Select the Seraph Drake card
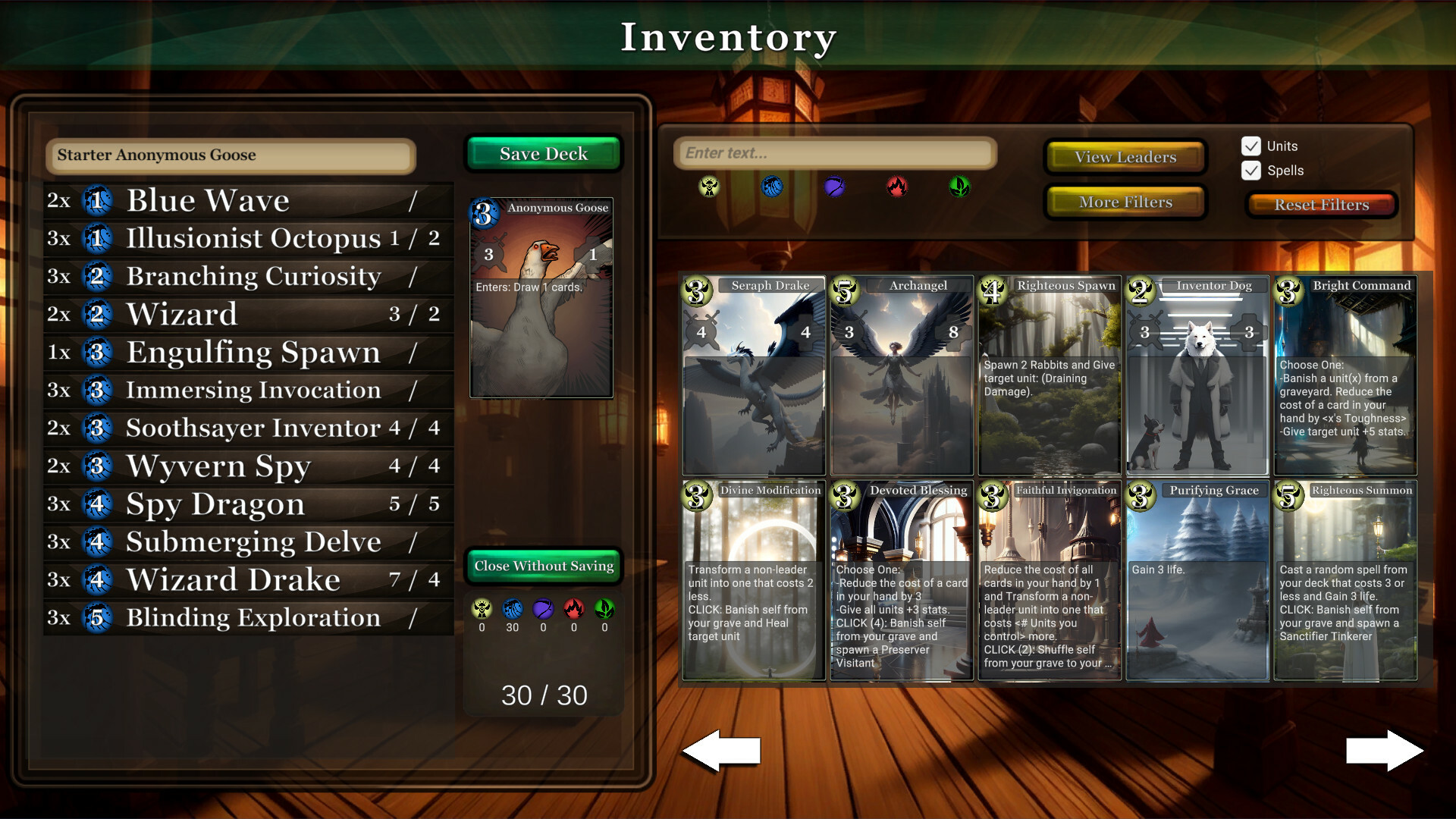This screenshot has height=819, width=1456. point(752,375)
